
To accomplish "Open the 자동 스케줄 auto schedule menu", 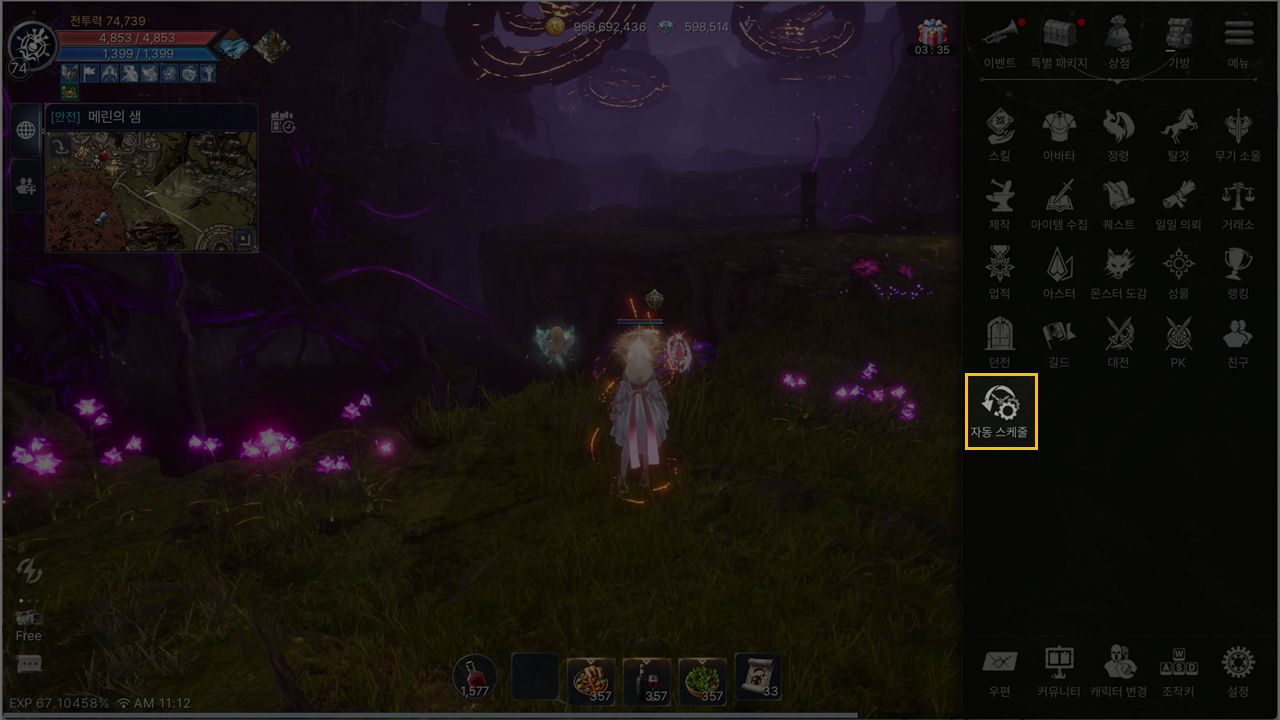I will pyautogui.click(x=1001, y=410).
